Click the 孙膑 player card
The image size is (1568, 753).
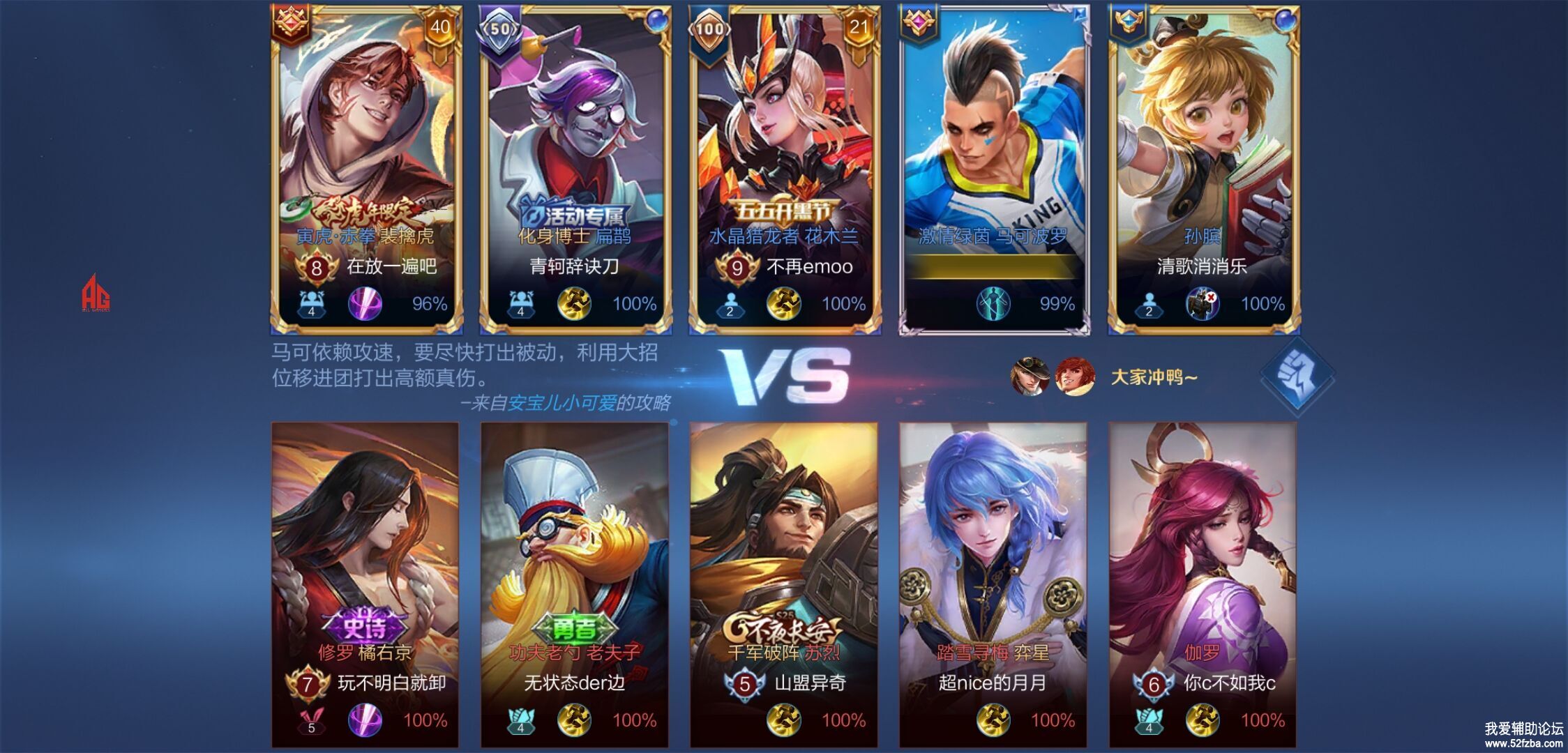(x=1203, y=167)
